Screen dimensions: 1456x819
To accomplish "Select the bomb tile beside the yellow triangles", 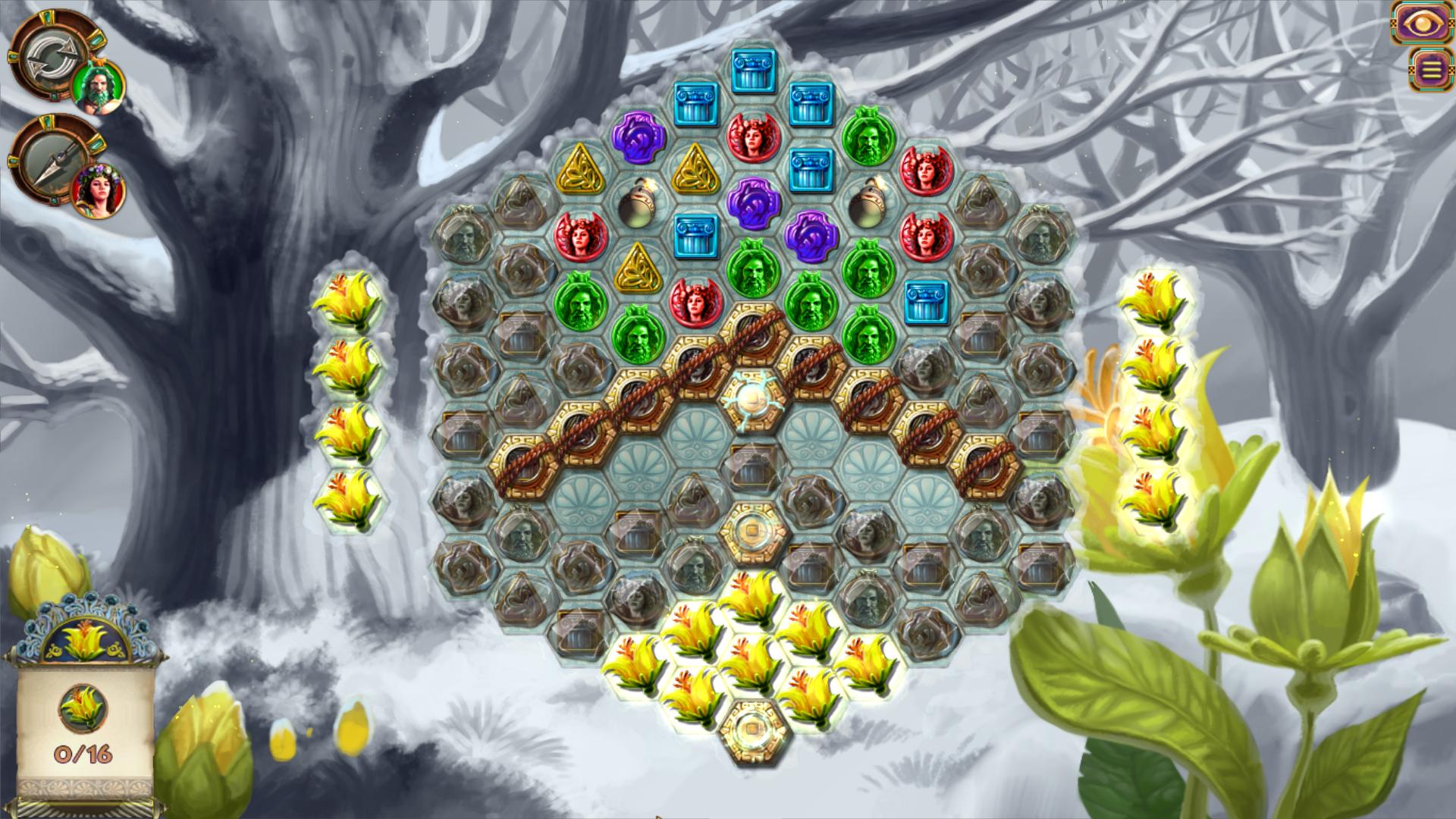I will 637,205.
